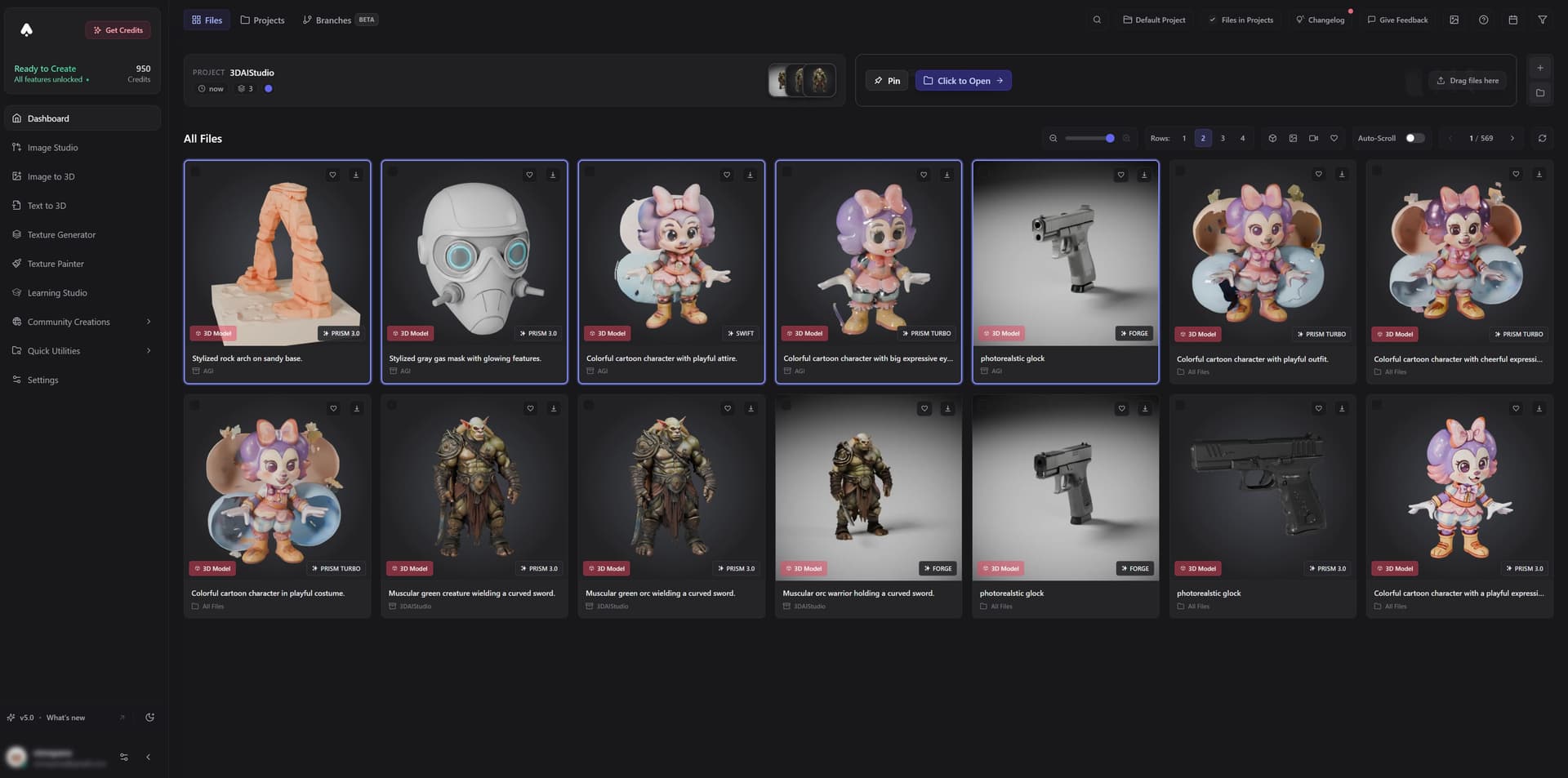1568x778 pixels.
Task: Switch to the Projects tab
Action: pos(262,20)
